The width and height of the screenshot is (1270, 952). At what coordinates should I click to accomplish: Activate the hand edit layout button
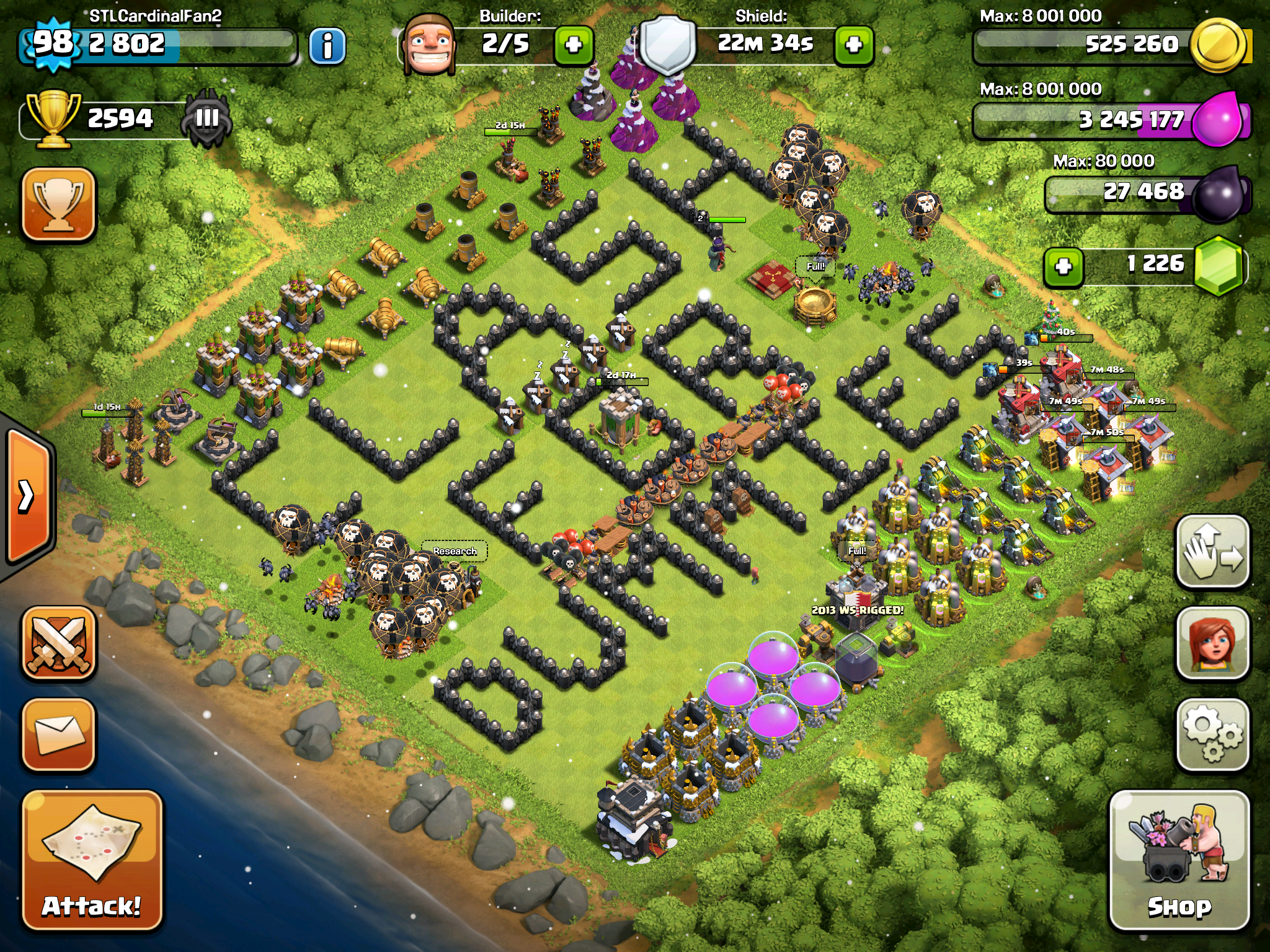[x=1212, y=552]
